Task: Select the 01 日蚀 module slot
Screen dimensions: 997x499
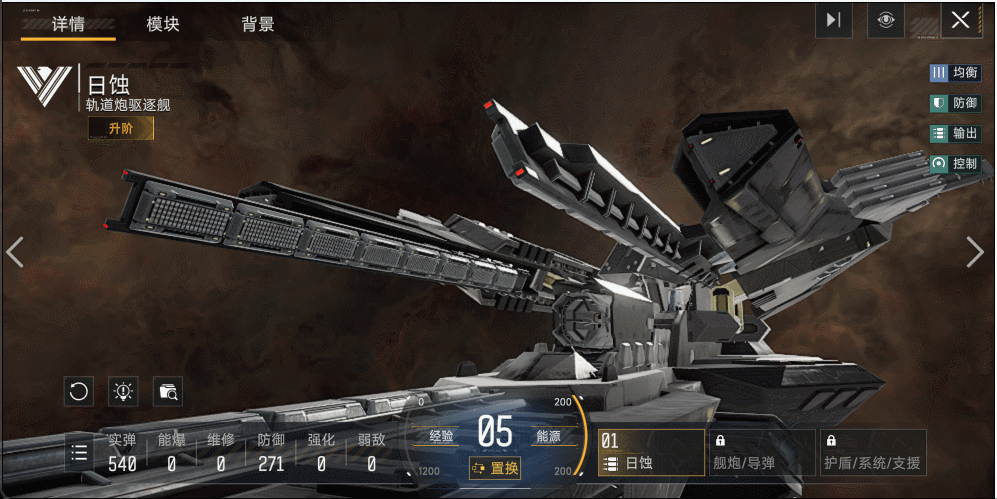Action: click(x=650, y=453)
